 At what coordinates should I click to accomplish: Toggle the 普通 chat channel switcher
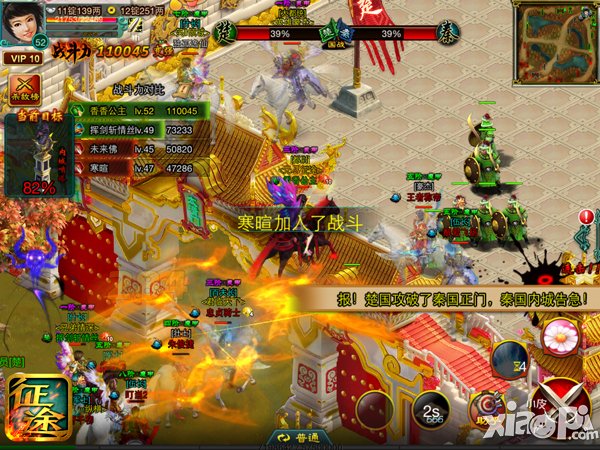(298, 439)
